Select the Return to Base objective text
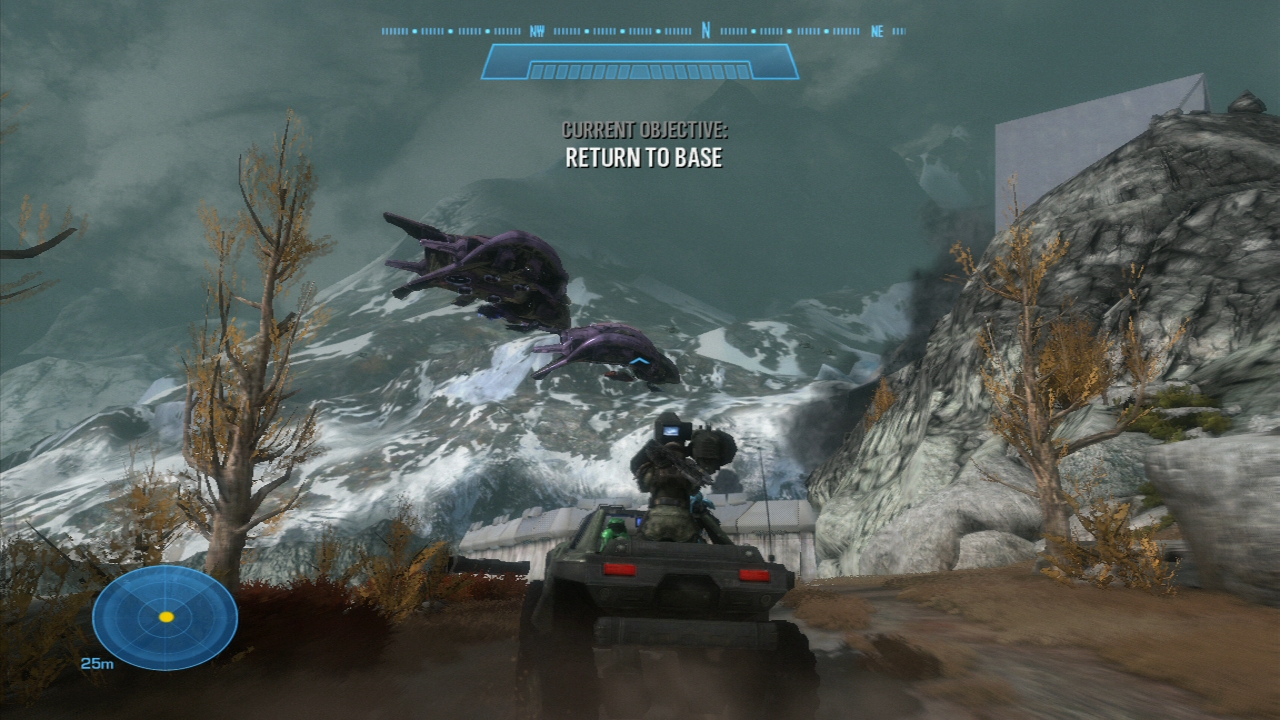1280x720 pixels. click(644, 157)
